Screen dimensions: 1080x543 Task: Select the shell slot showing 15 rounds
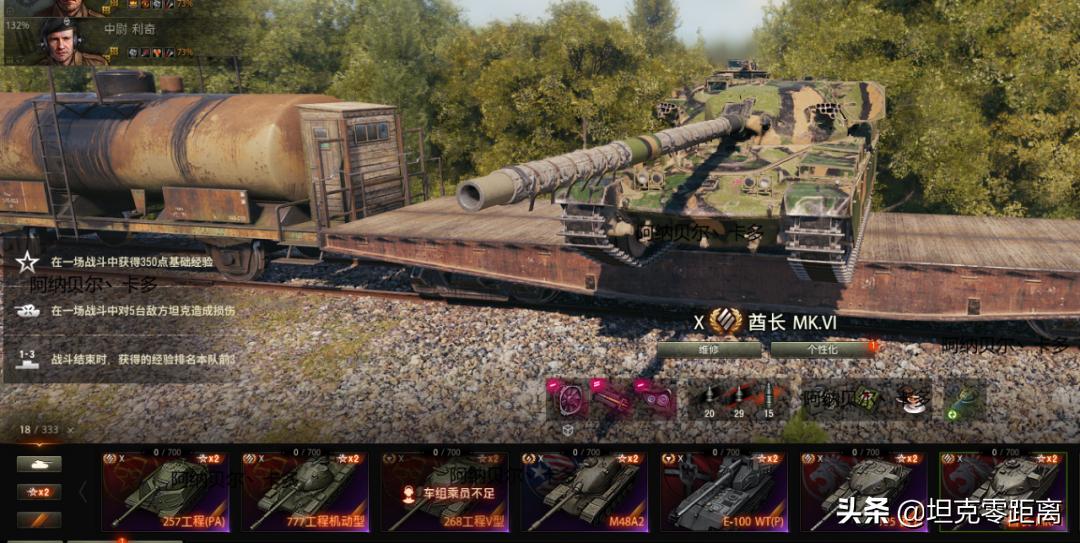tap(768, 400)
